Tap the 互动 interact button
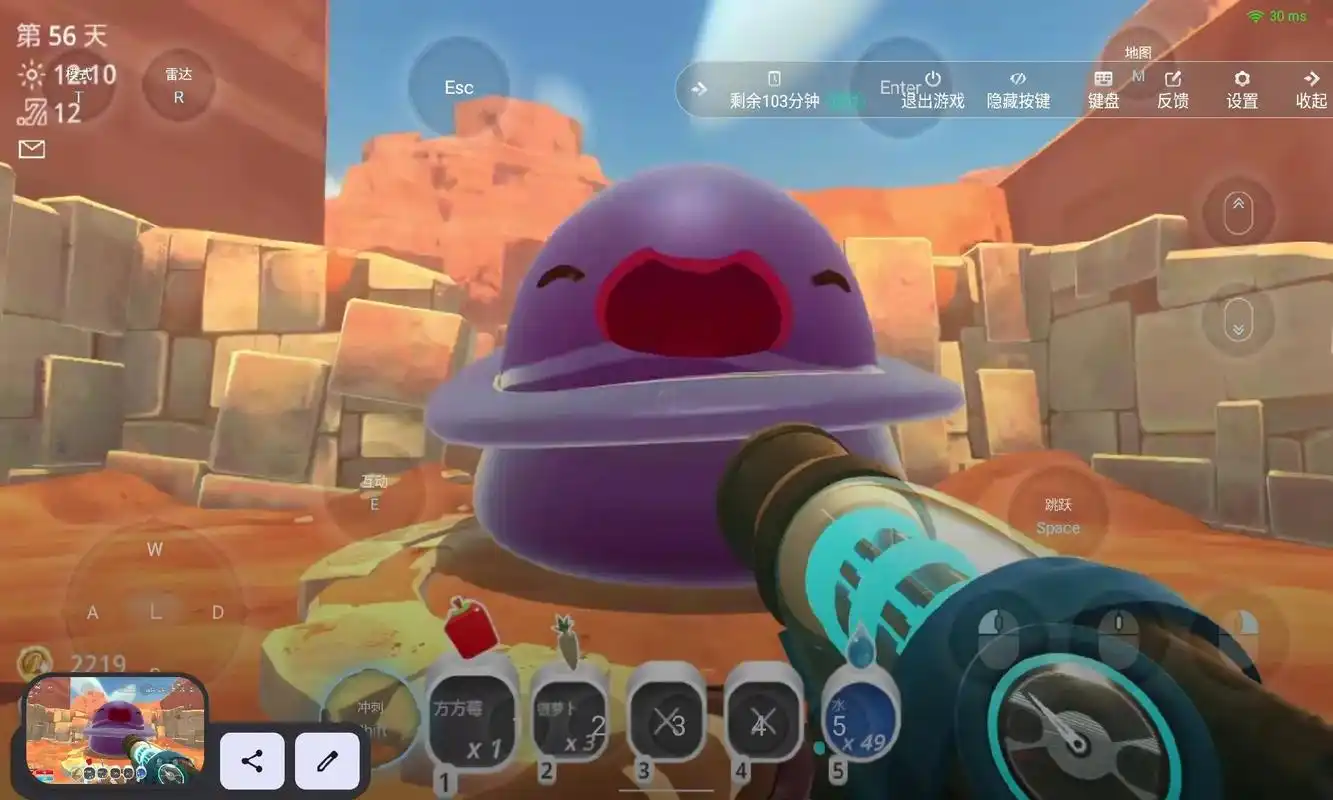 (x=375, y=492)
